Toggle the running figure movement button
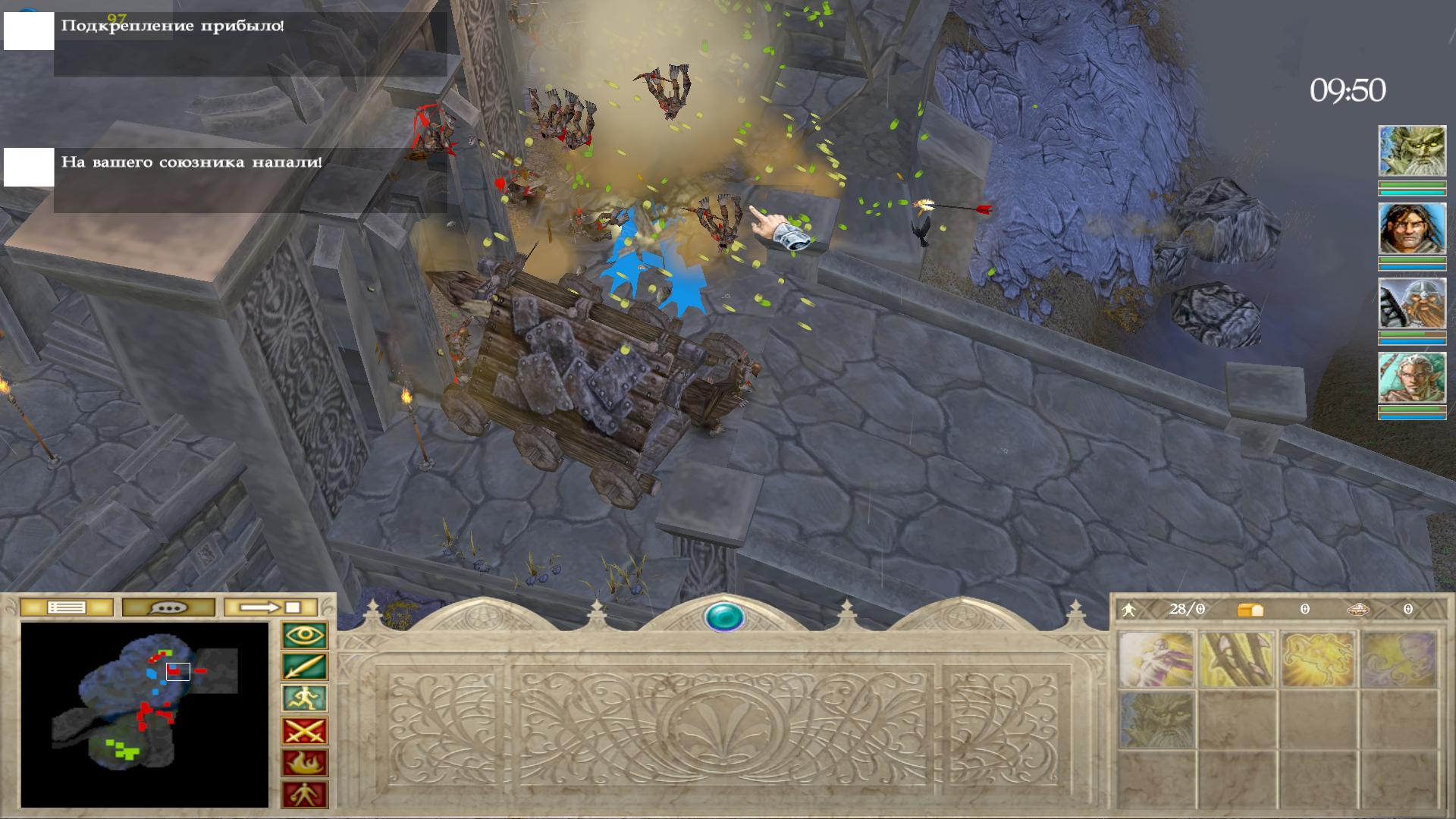This screenshot has width=1456, height=819. click(x=305, y=699)
